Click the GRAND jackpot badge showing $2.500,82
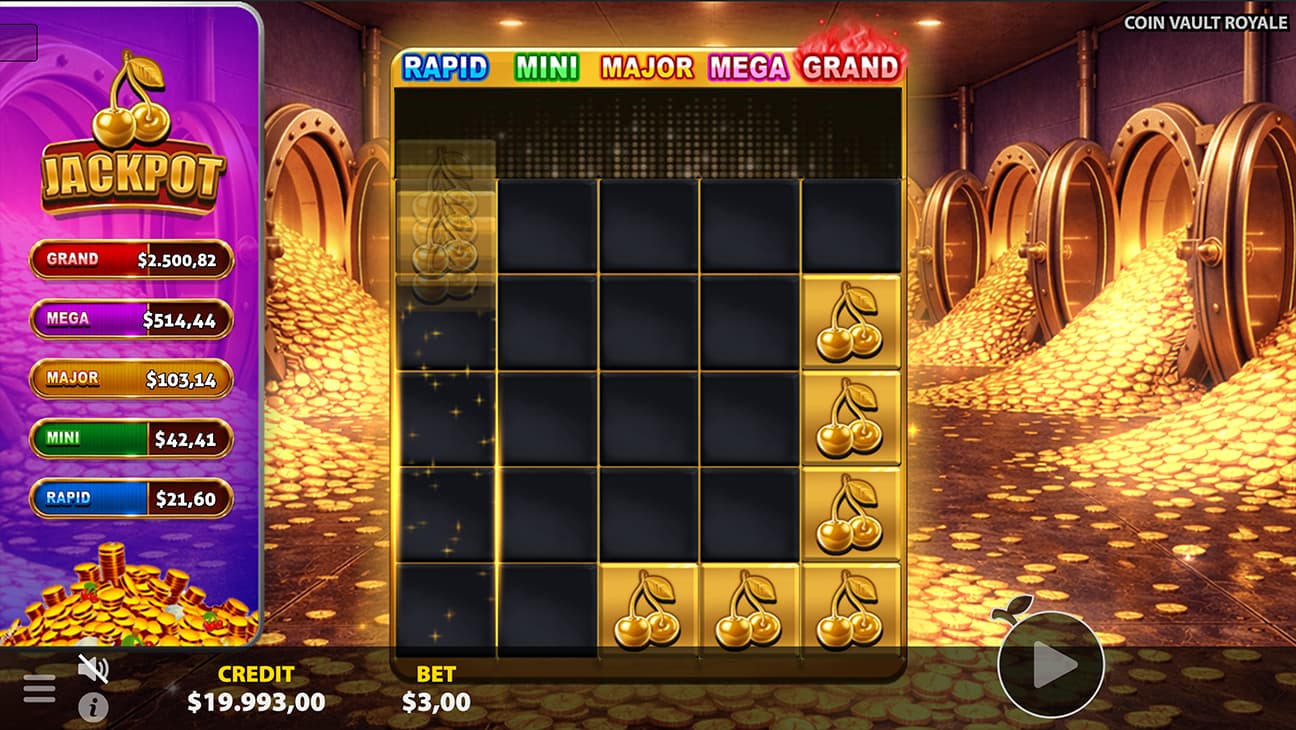 (131, 259)
